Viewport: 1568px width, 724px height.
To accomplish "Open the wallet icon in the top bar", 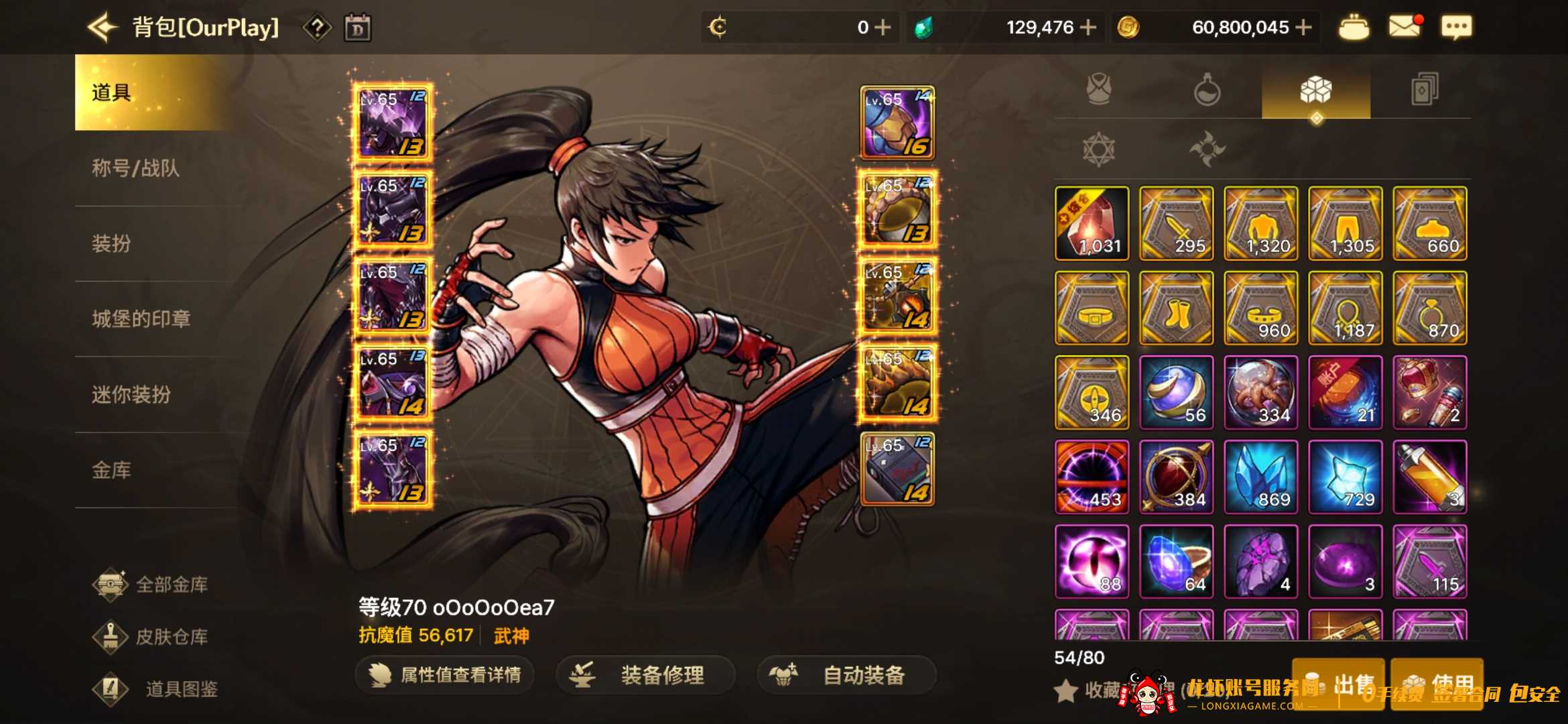I will (x=1355, y=27).
